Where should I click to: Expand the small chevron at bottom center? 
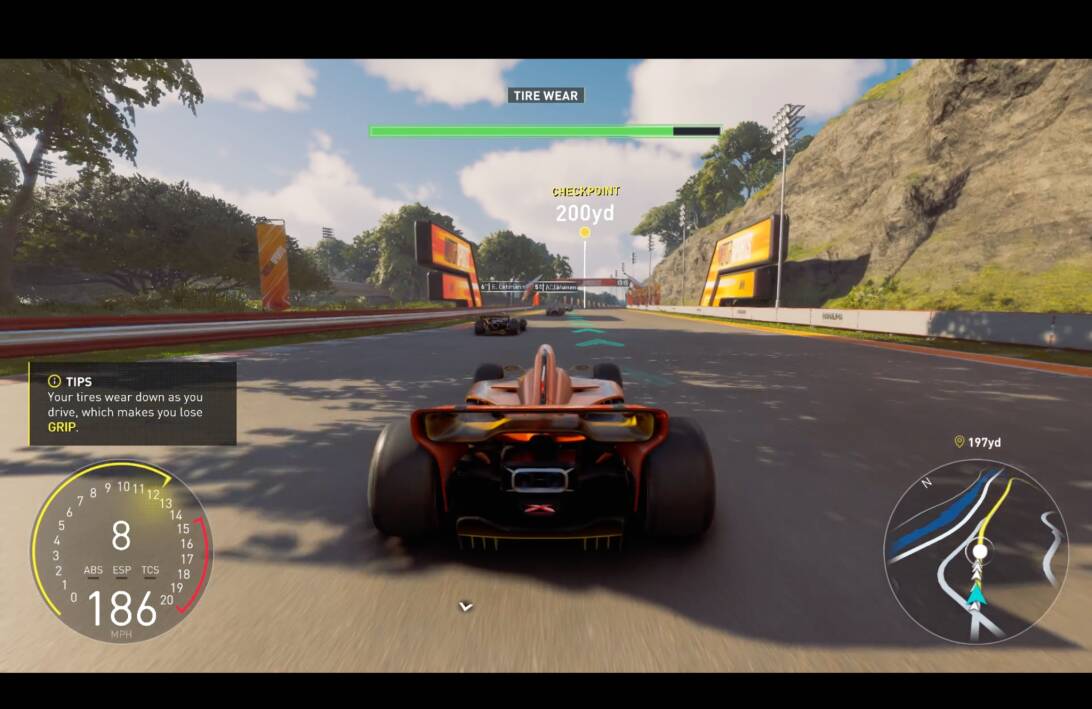click(465, 606)
